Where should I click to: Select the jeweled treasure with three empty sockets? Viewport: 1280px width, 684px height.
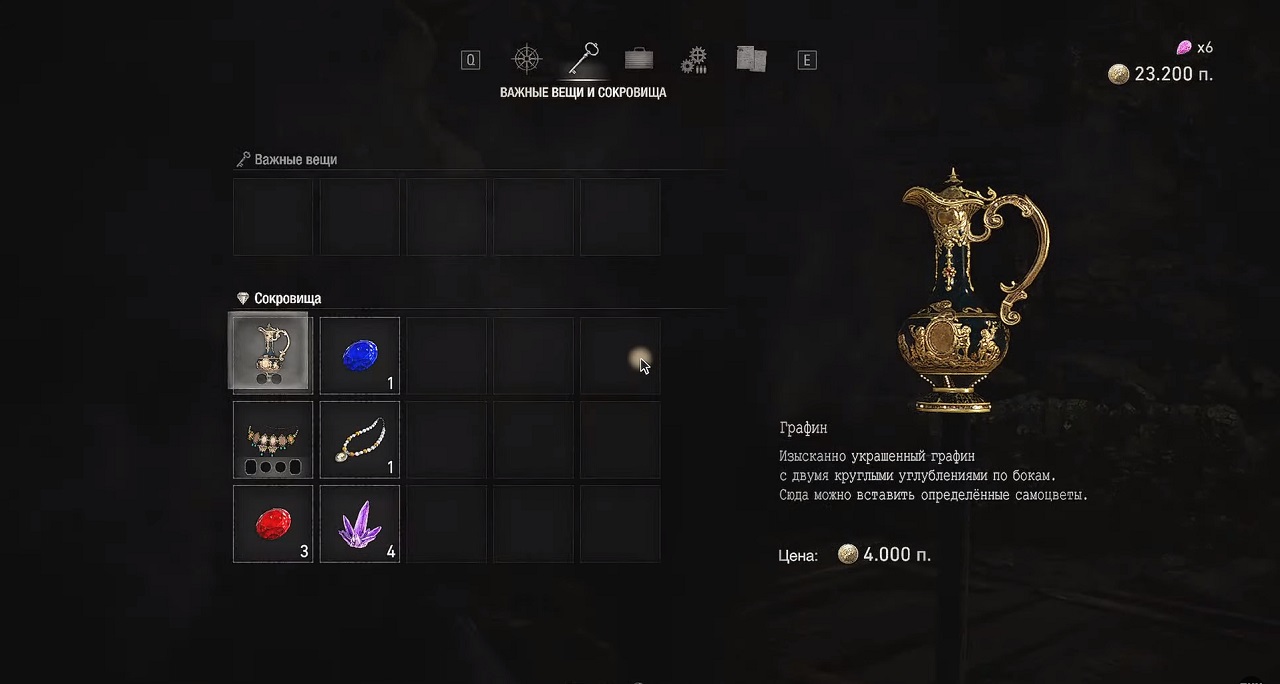[x=273, y=440]
